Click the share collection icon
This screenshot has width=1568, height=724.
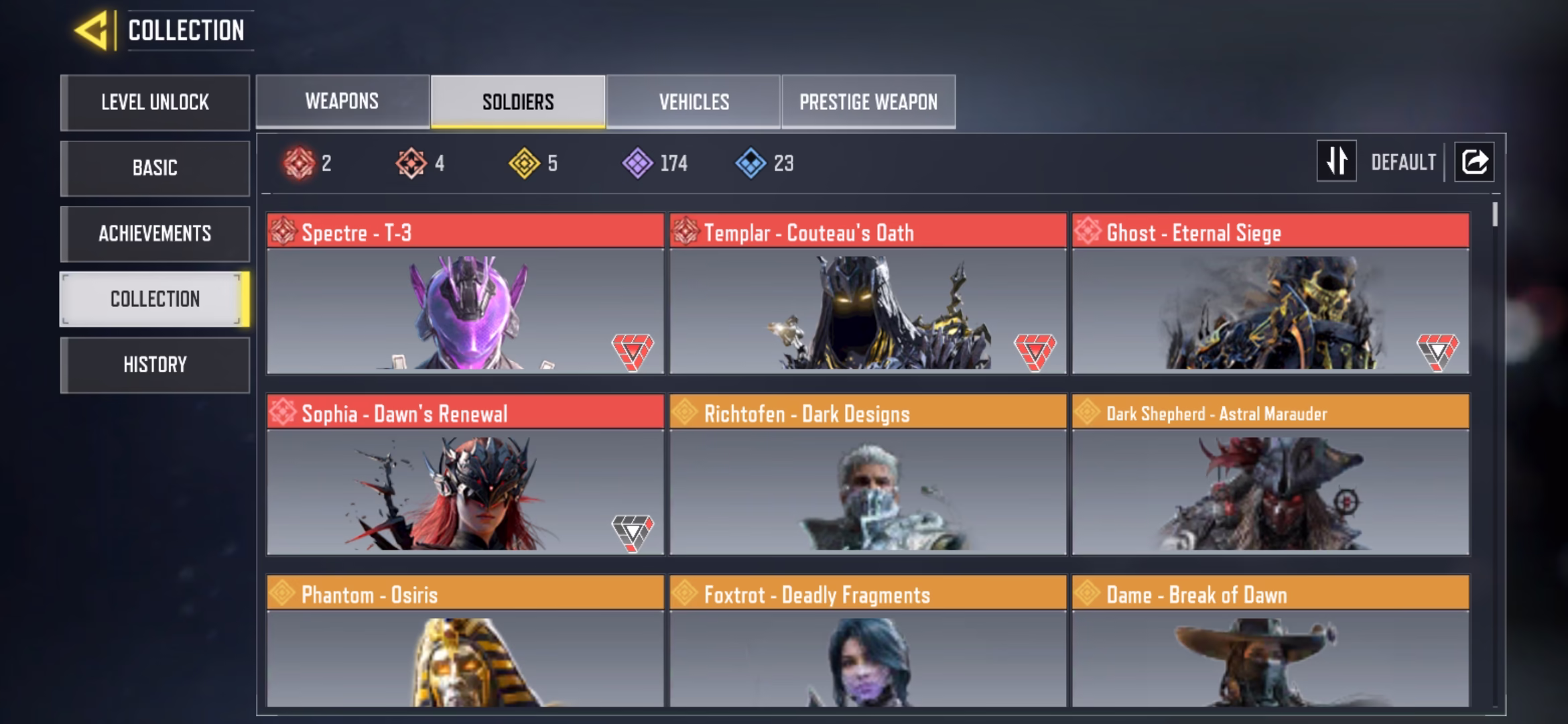(x=1474, y=162)
